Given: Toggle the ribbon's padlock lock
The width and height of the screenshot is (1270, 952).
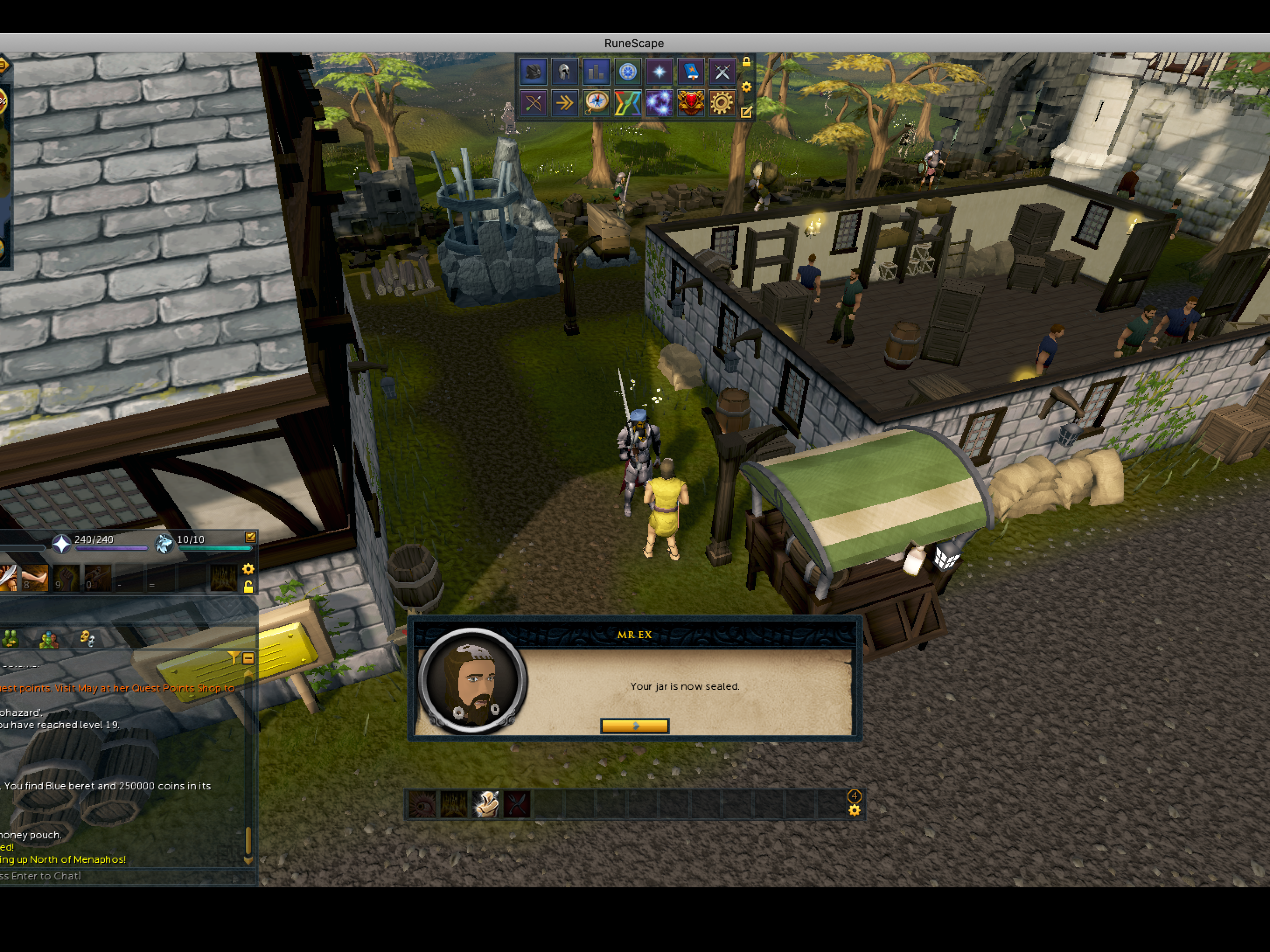Looking at the screenshot, I should point(747,61).
